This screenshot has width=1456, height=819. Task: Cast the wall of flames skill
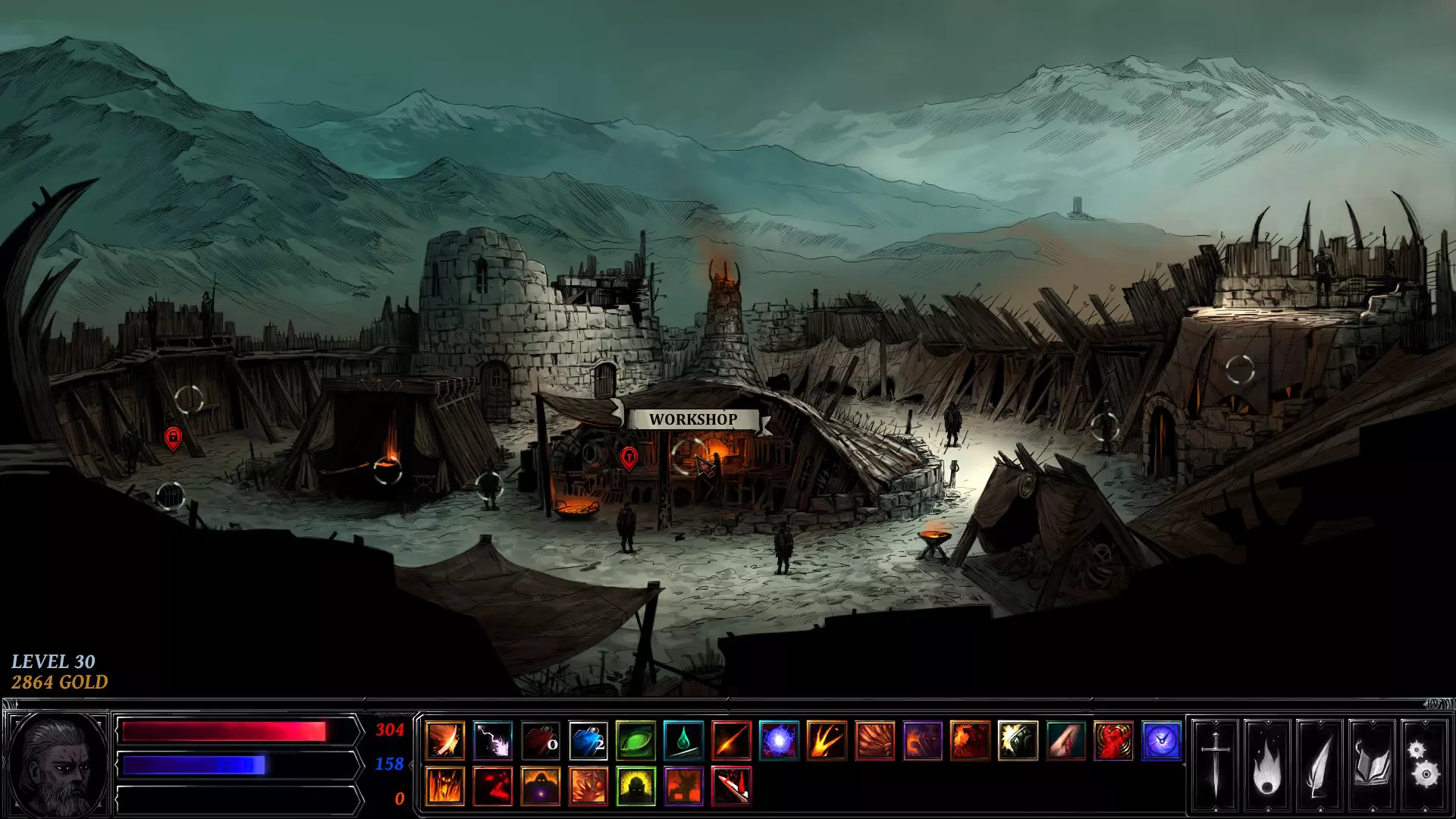(x=445, y=786)
